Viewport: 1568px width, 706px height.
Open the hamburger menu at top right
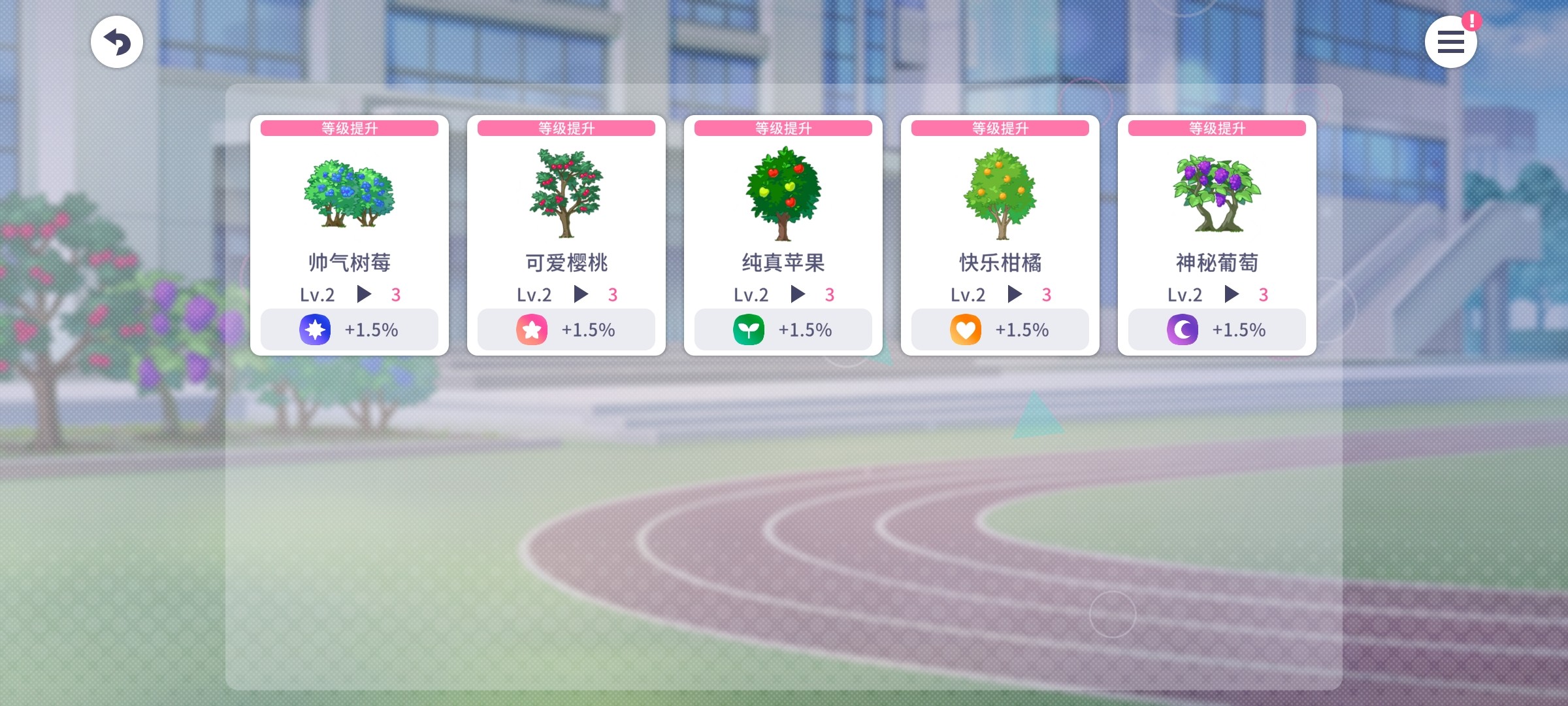1451,41
